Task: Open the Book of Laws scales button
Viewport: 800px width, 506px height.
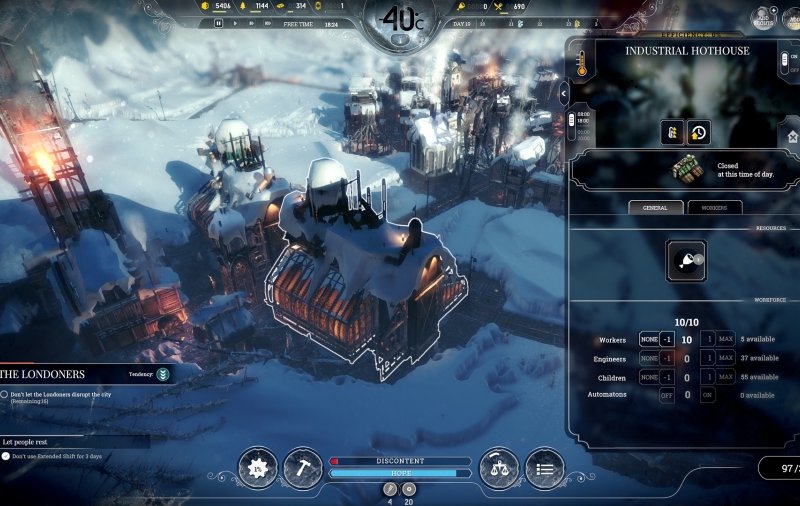Action: (x=498, y=468)
